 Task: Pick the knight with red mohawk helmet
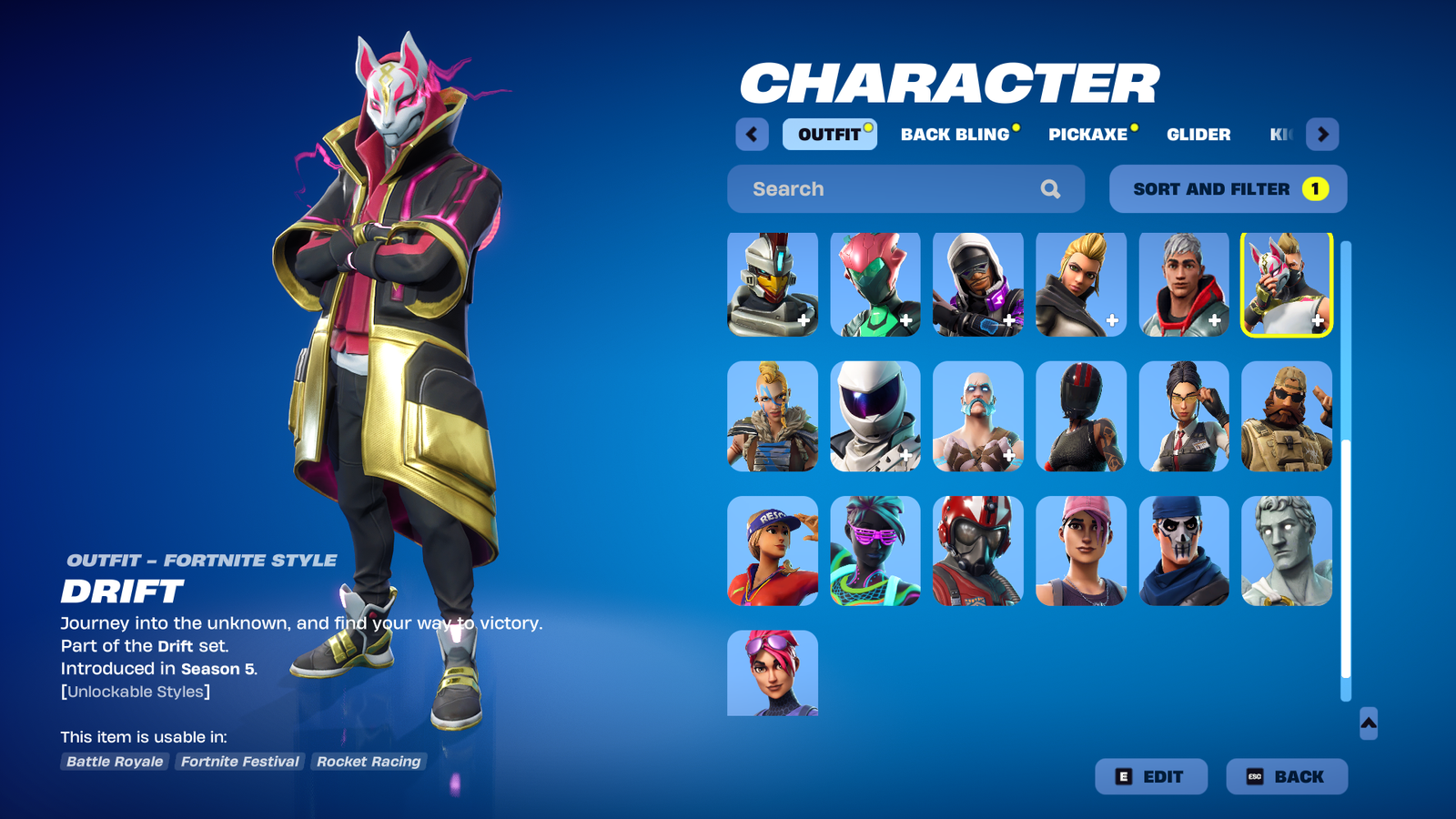coord(773,284)
